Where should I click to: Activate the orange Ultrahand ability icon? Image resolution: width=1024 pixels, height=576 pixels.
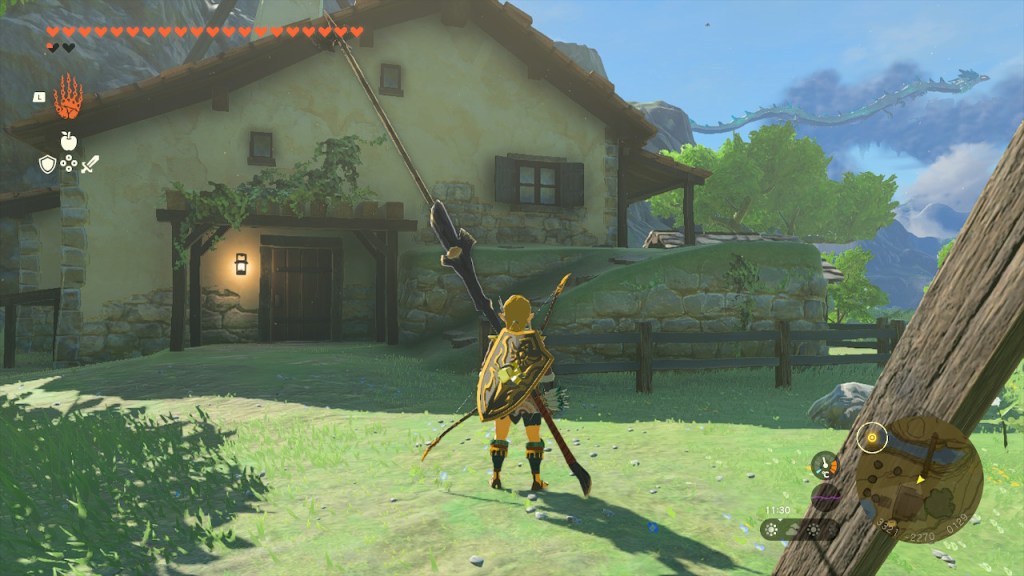[68, 97]
